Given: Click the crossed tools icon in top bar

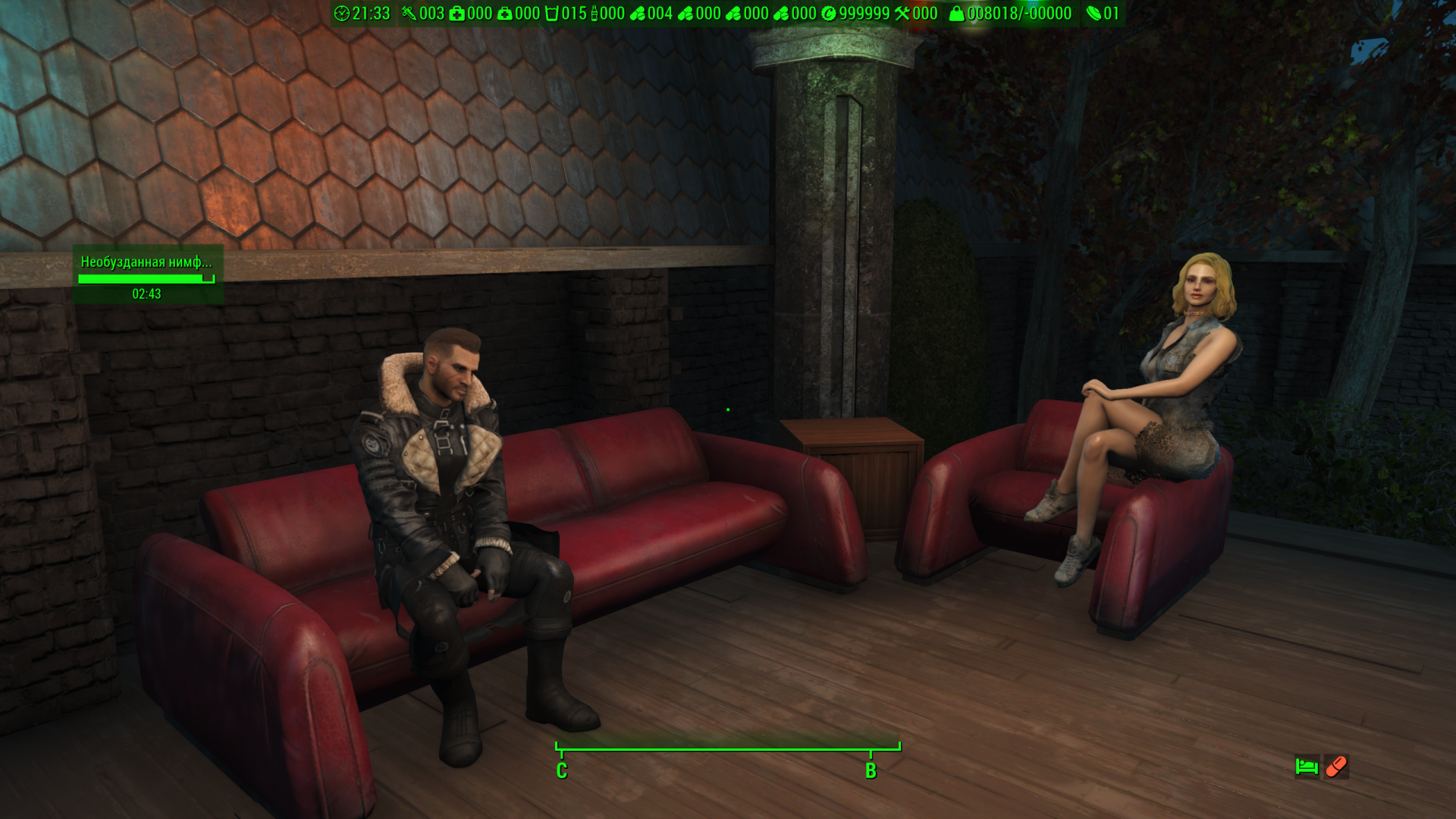Looking at the screenshot, I should [x=902, y=14].
